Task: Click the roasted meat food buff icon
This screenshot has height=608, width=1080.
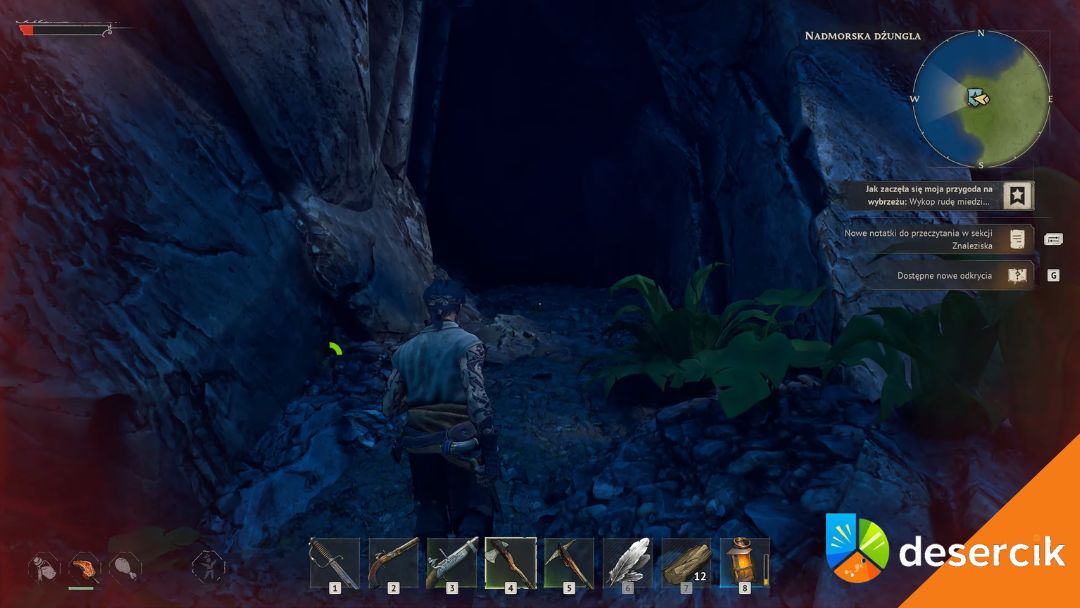Action: point(85,567)
